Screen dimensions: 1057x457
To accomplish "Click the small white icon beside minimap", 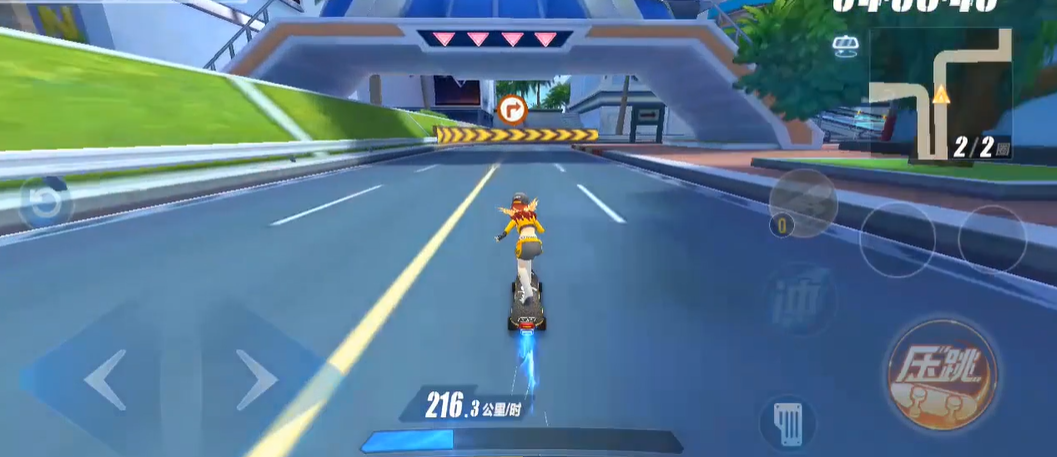I will (x=845, y=47).
